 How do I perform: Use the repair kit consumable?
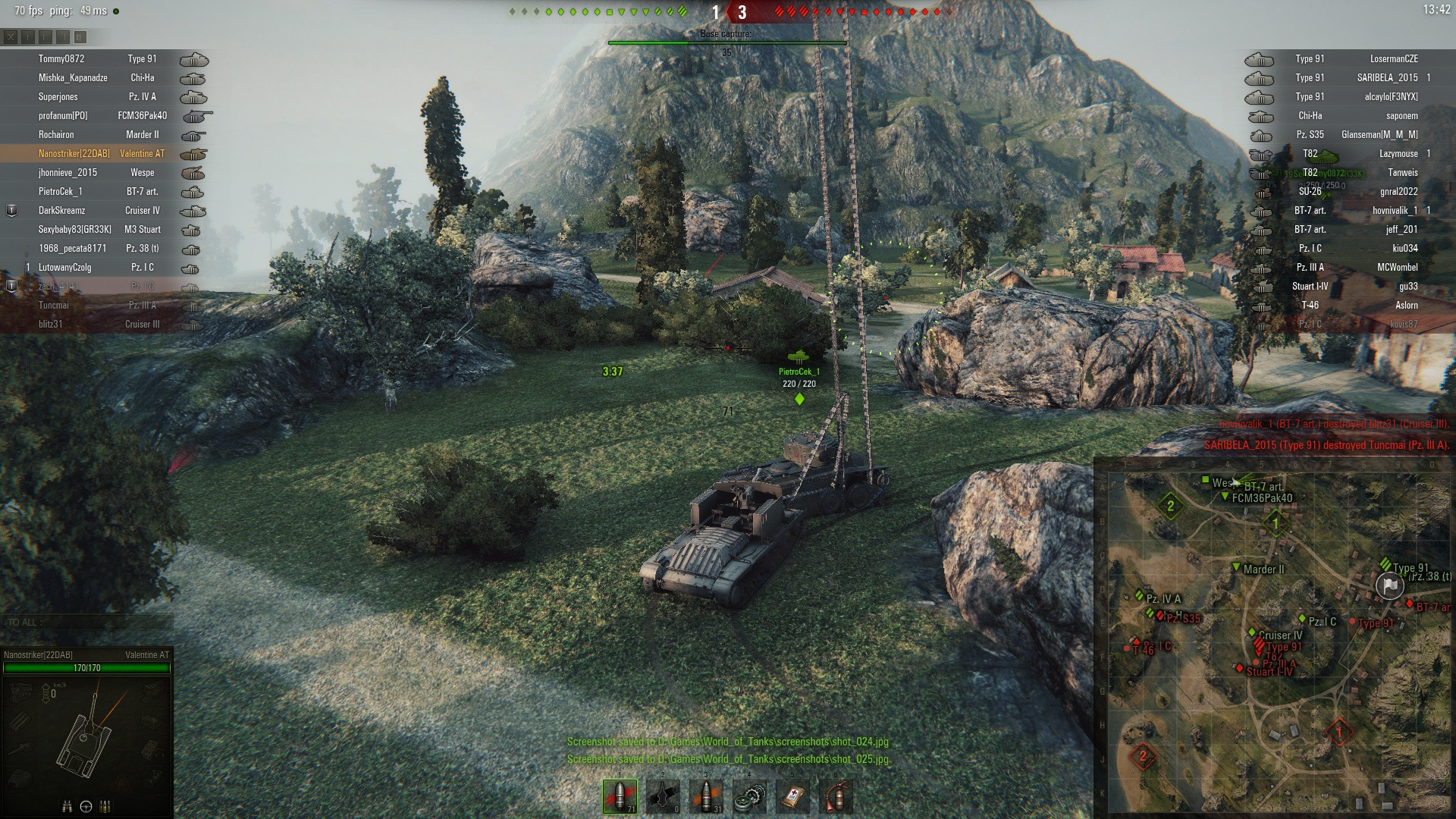[749, 796]
